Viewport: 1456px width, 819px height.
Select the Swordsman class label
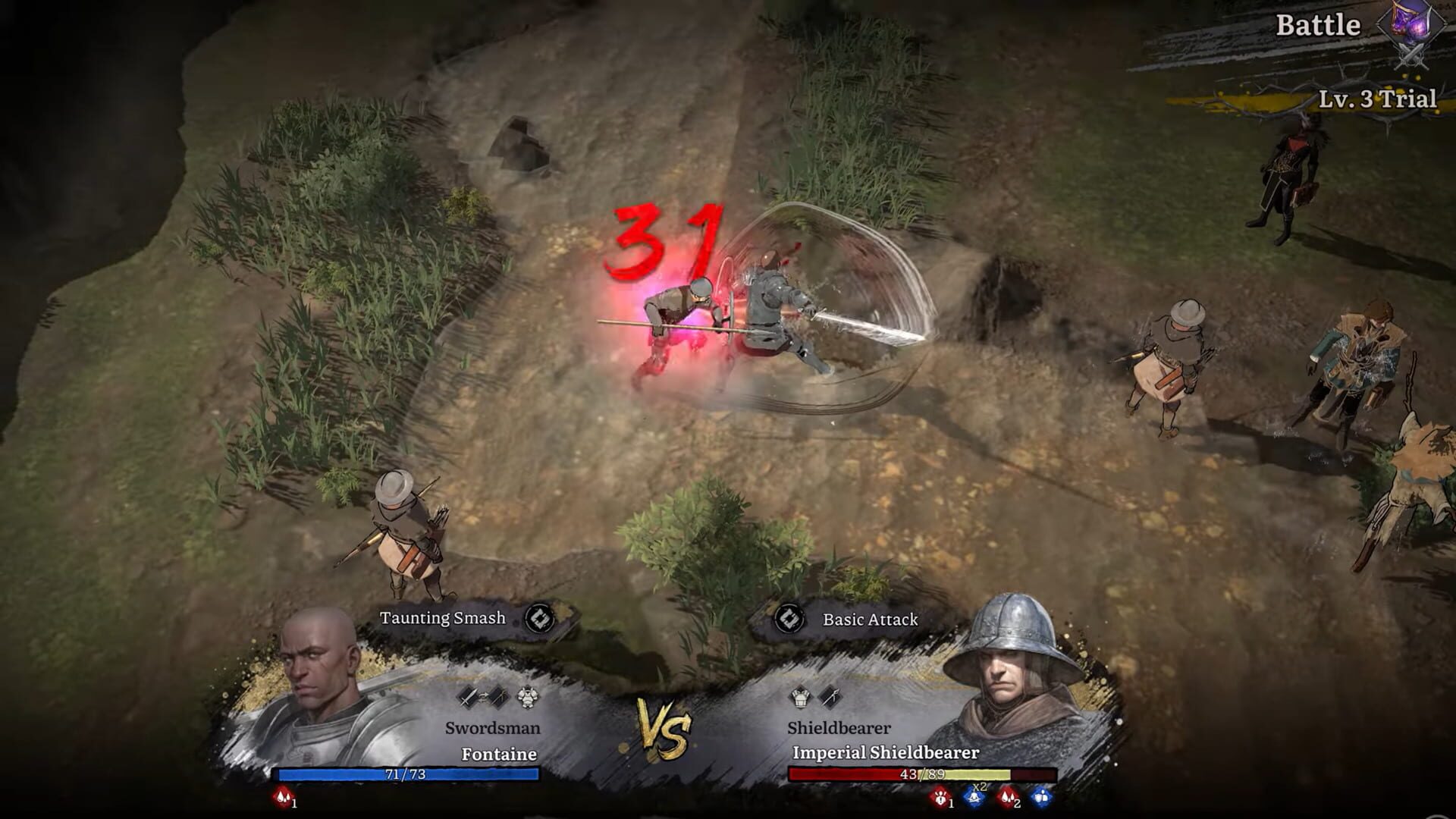pos(492,728)
